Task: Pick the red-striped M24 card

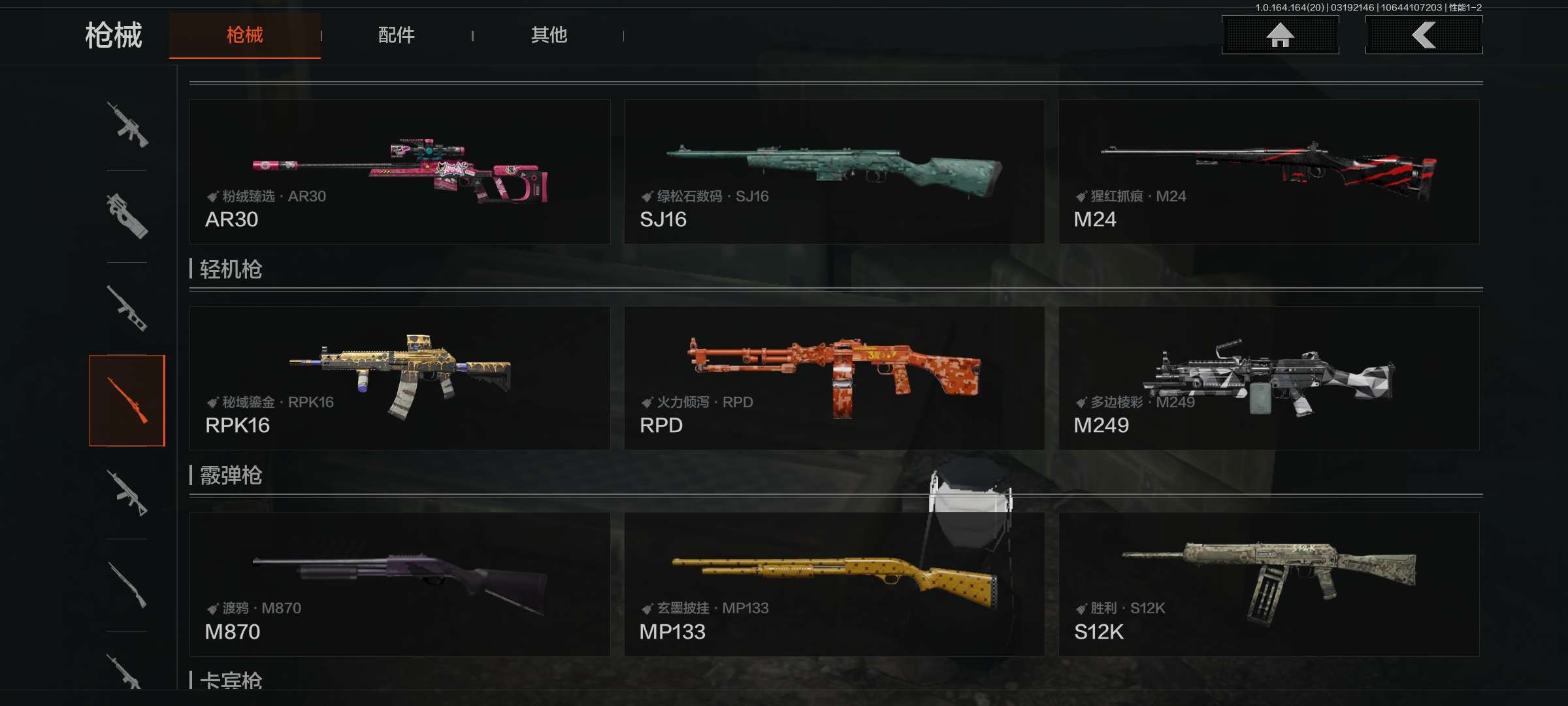Action: (x=1268, y=172)
